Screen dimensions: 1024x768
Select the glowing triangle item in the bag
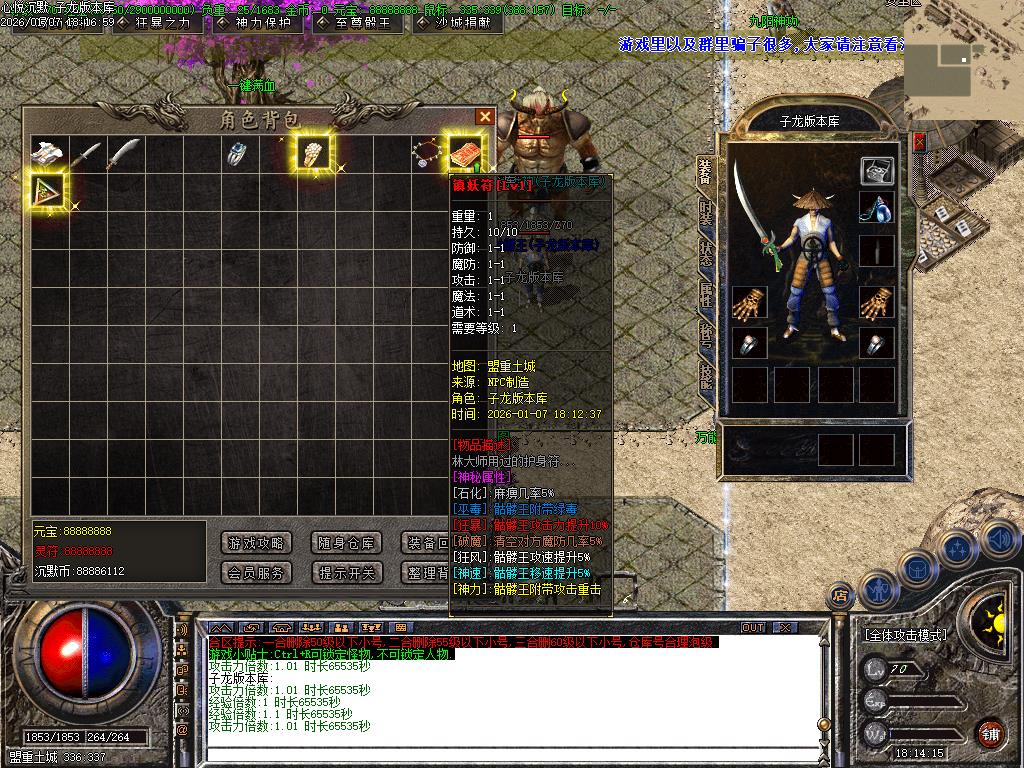click(x=48, y=189)
